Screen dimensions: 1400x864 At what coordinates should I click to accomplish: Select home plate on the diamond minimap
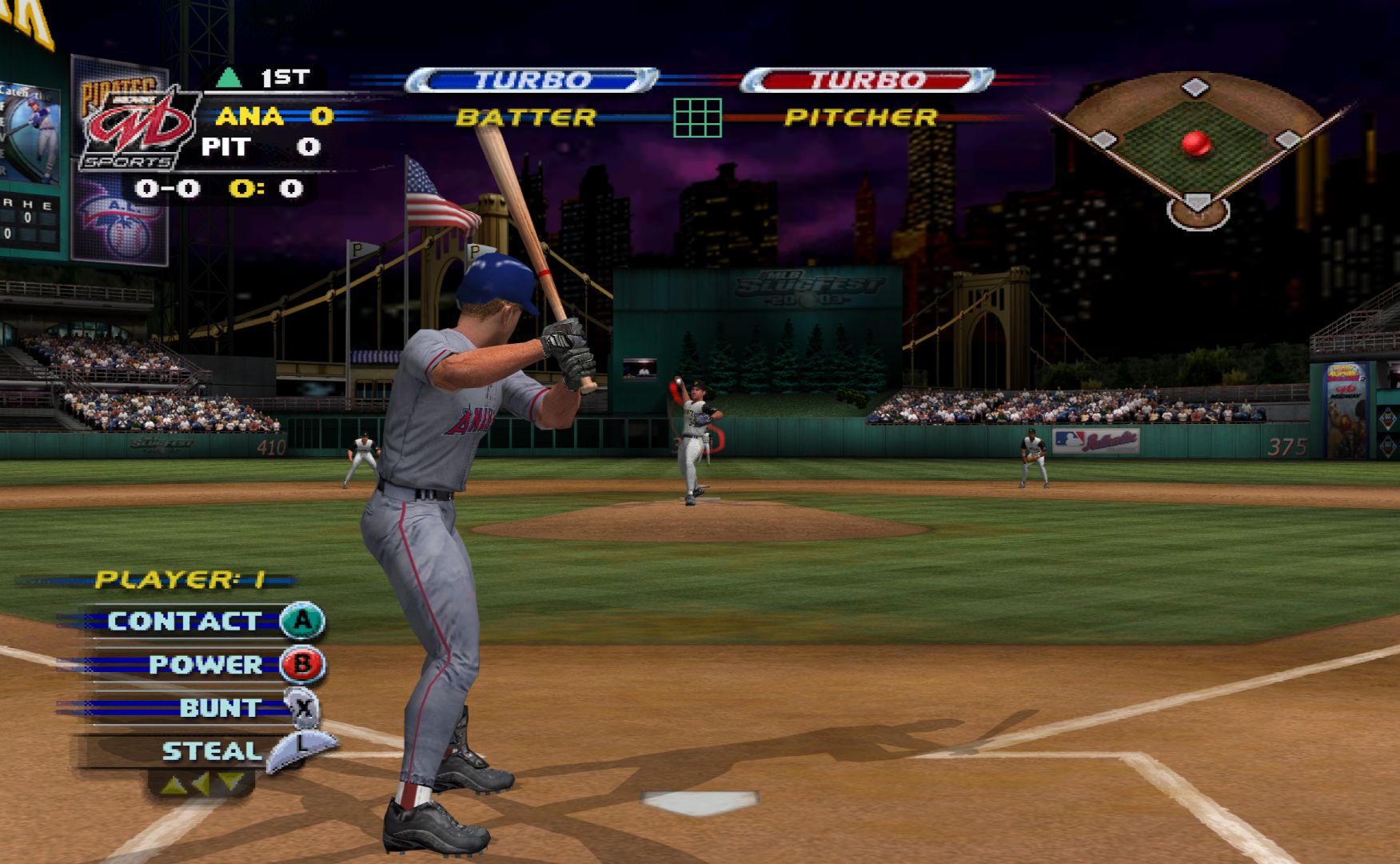coord(1197,202)
